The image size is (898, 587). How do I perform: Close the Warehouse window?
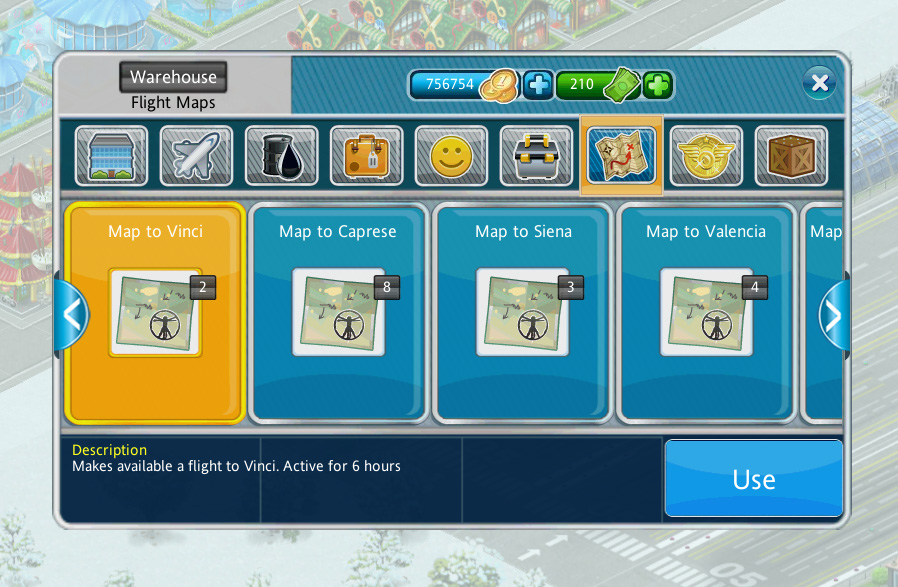[819, 83]
